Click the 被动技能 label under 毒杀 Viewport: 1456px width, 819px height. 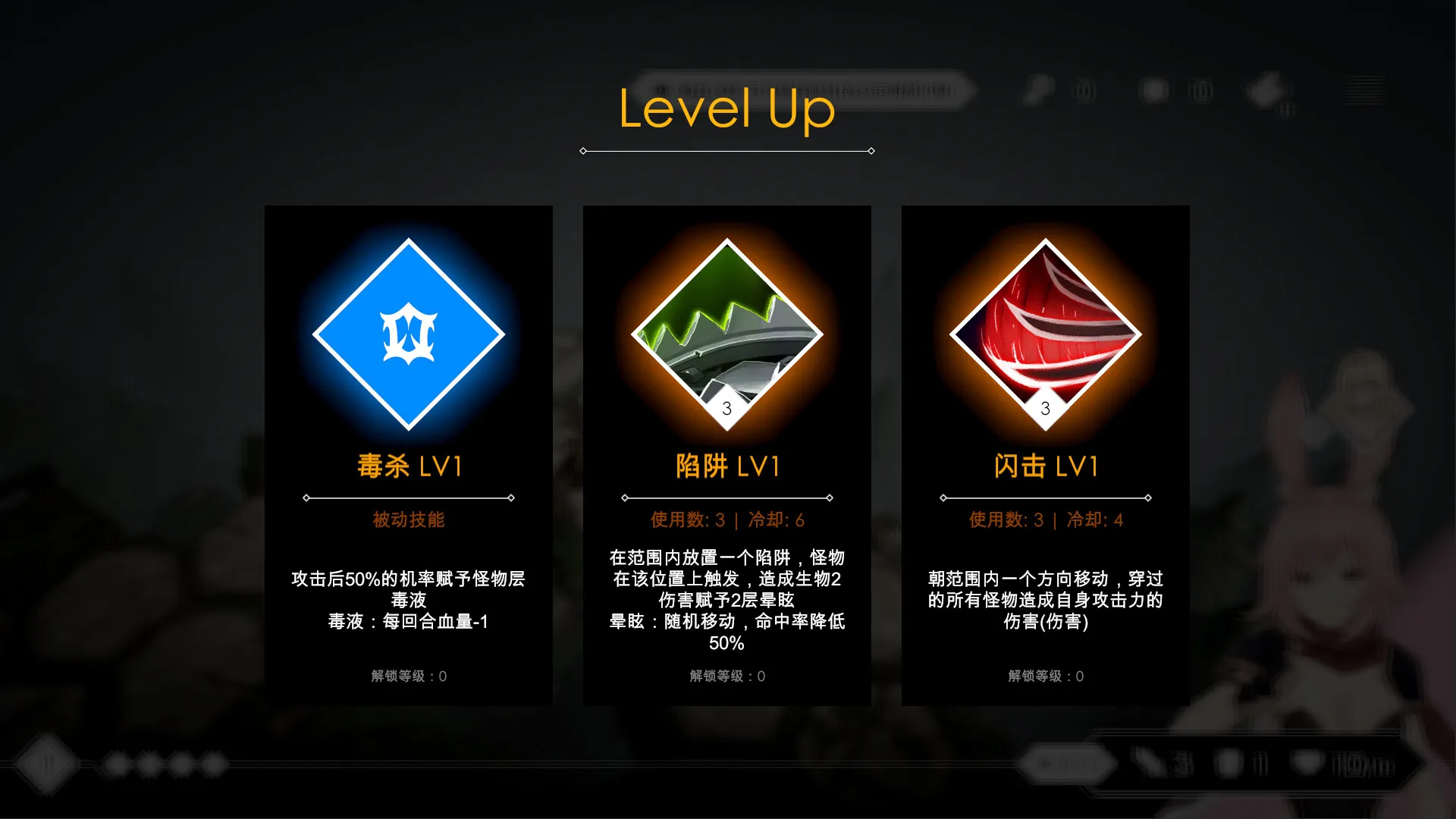tap(408, 519)
